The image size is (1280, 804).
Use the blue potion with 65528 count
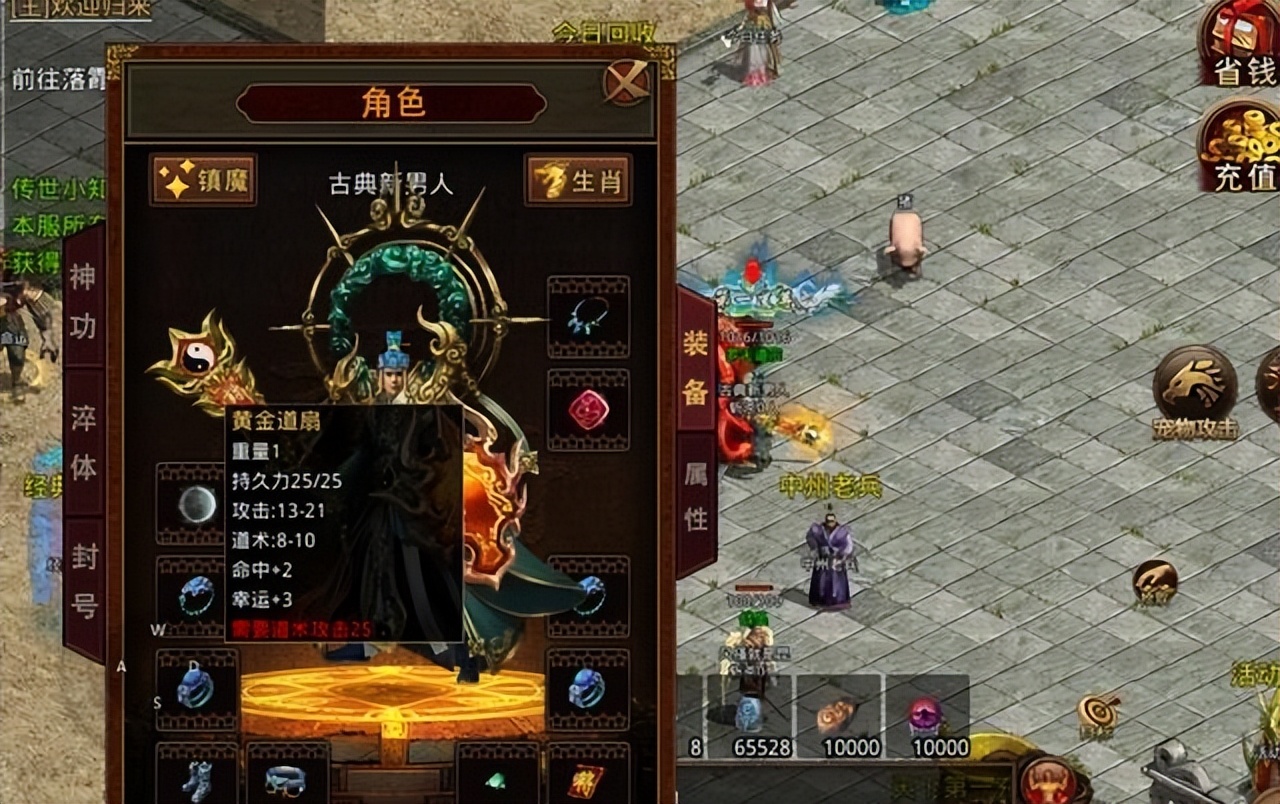(750, 716)
